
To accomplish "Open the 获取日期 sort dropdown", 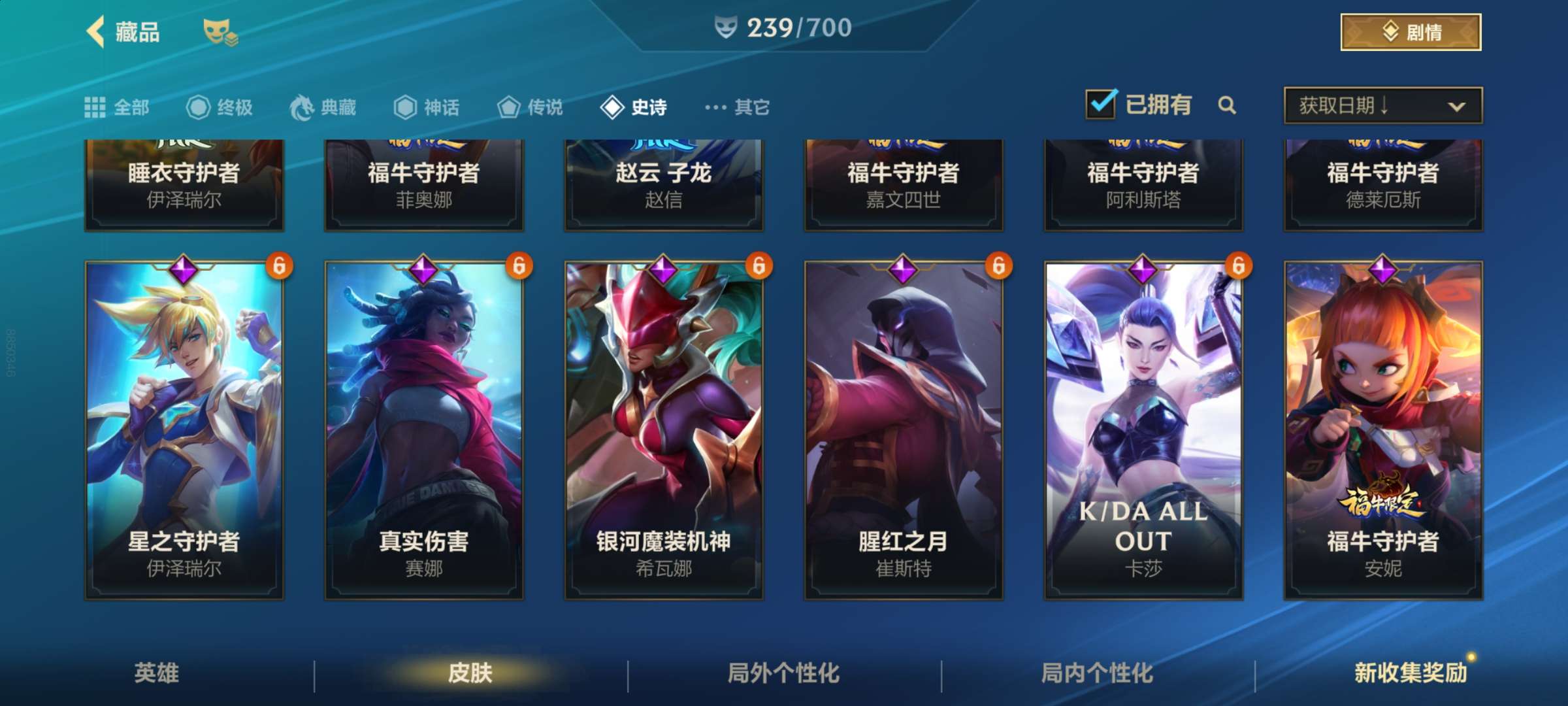I will [1382, 105].
